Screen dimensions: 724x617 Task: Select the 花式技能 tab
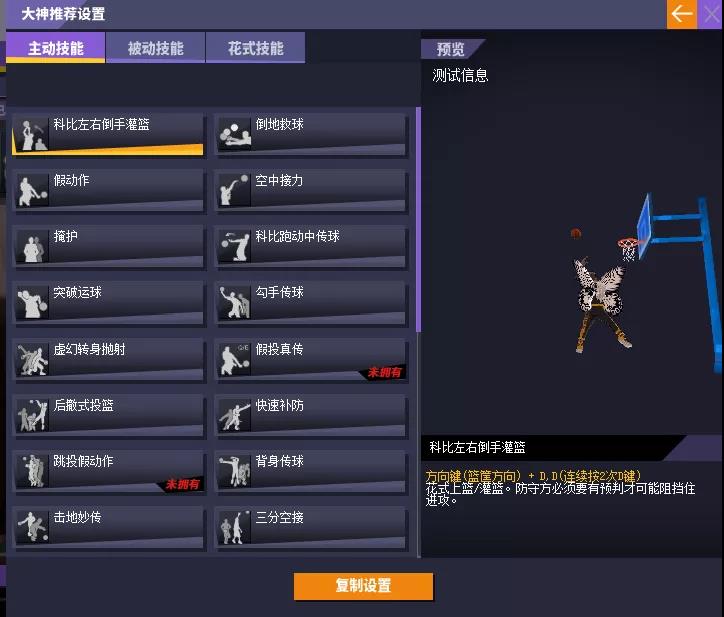coord(255,48)
